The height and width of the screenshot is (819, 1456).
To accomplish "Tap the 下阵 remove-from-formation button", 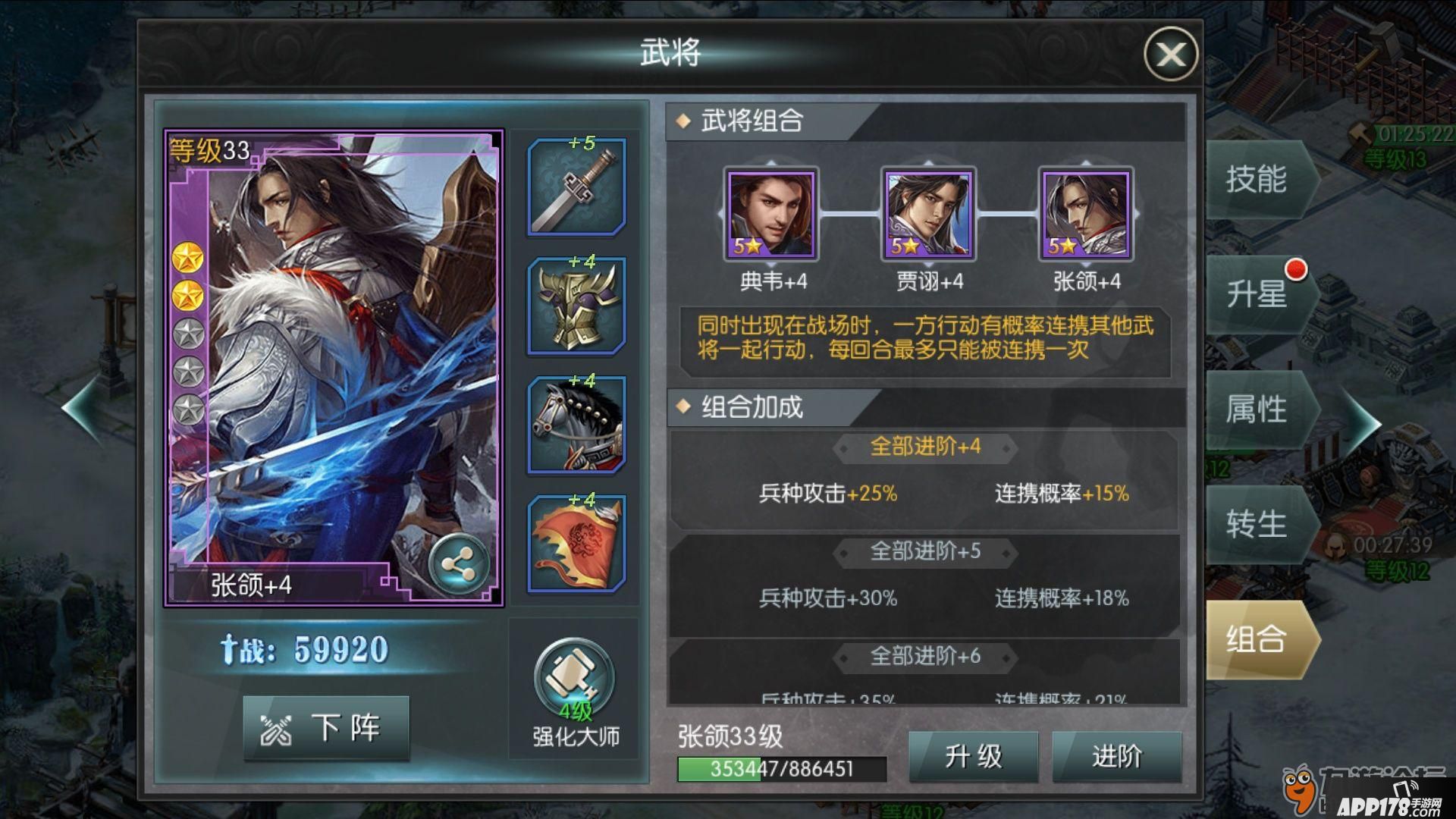I will click(326, 728).
